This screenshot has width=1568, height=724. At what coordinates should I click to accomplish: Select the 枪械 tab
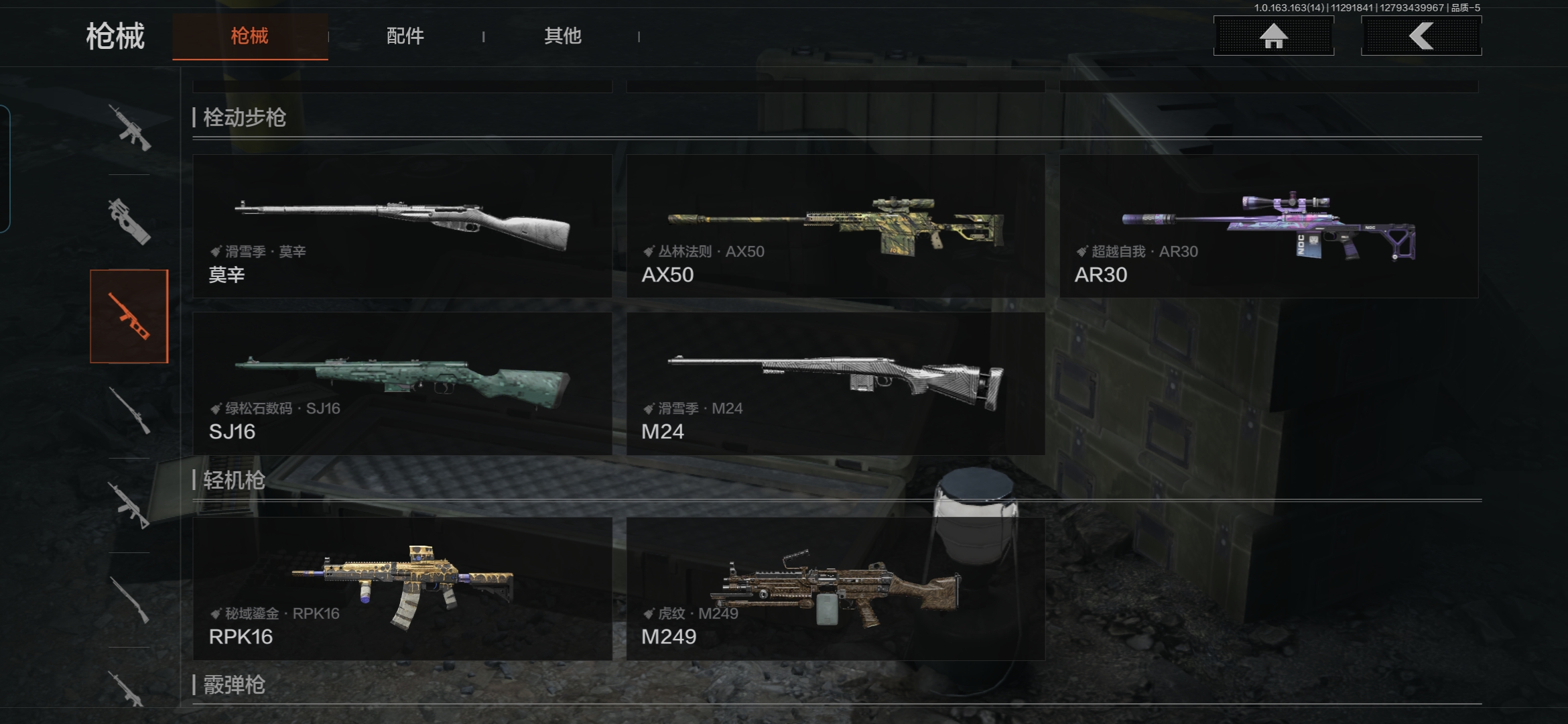[250, 36]
